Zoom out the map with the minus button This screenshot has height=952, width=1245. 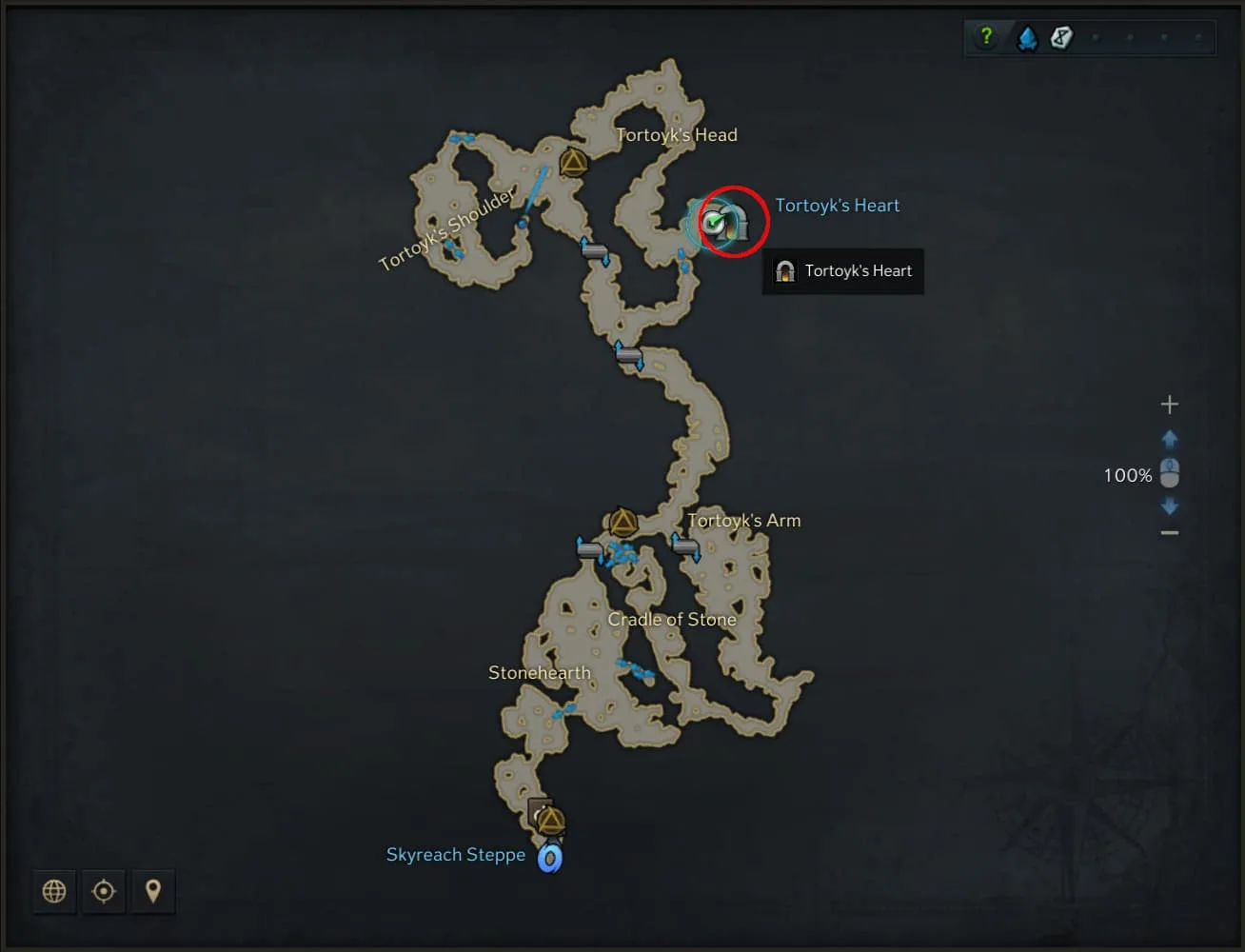1169,532
